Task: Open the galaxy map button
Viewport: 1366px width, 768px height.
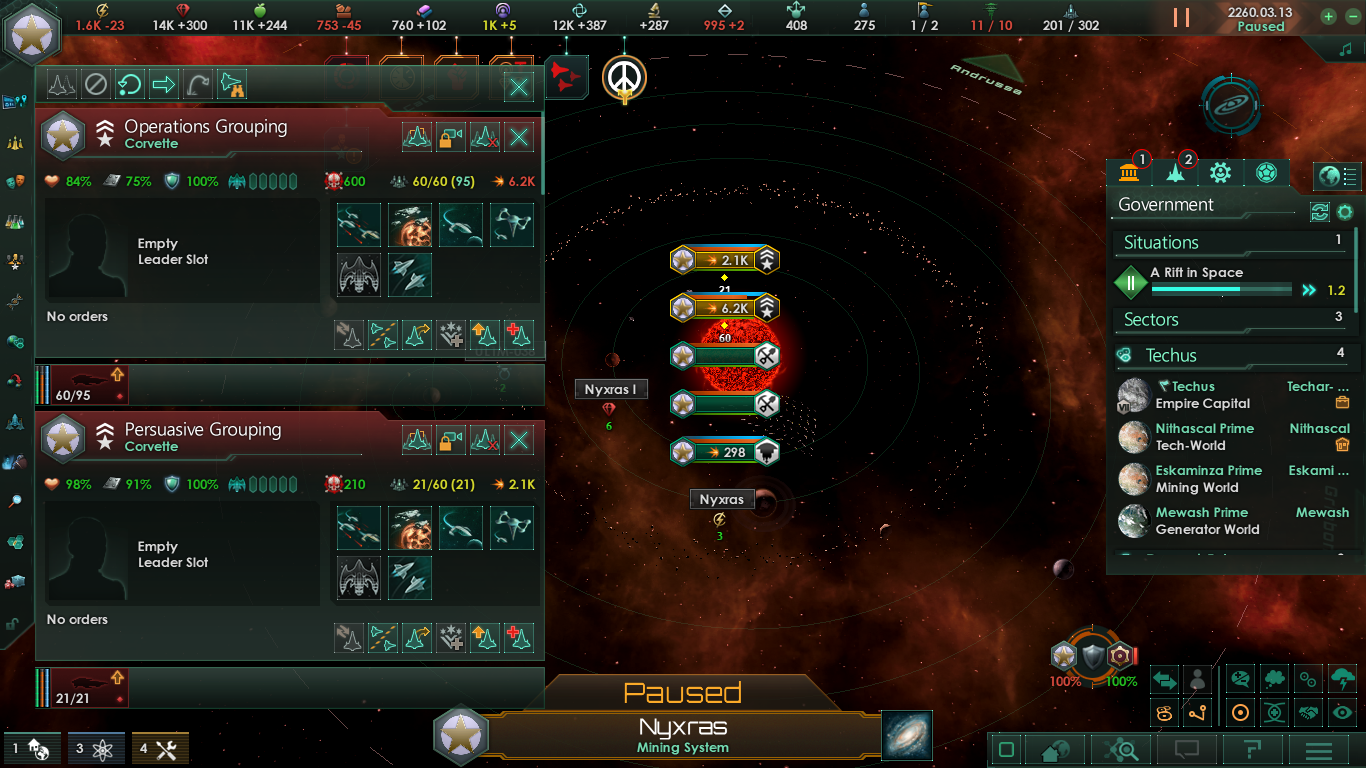Action: (907, 735)
